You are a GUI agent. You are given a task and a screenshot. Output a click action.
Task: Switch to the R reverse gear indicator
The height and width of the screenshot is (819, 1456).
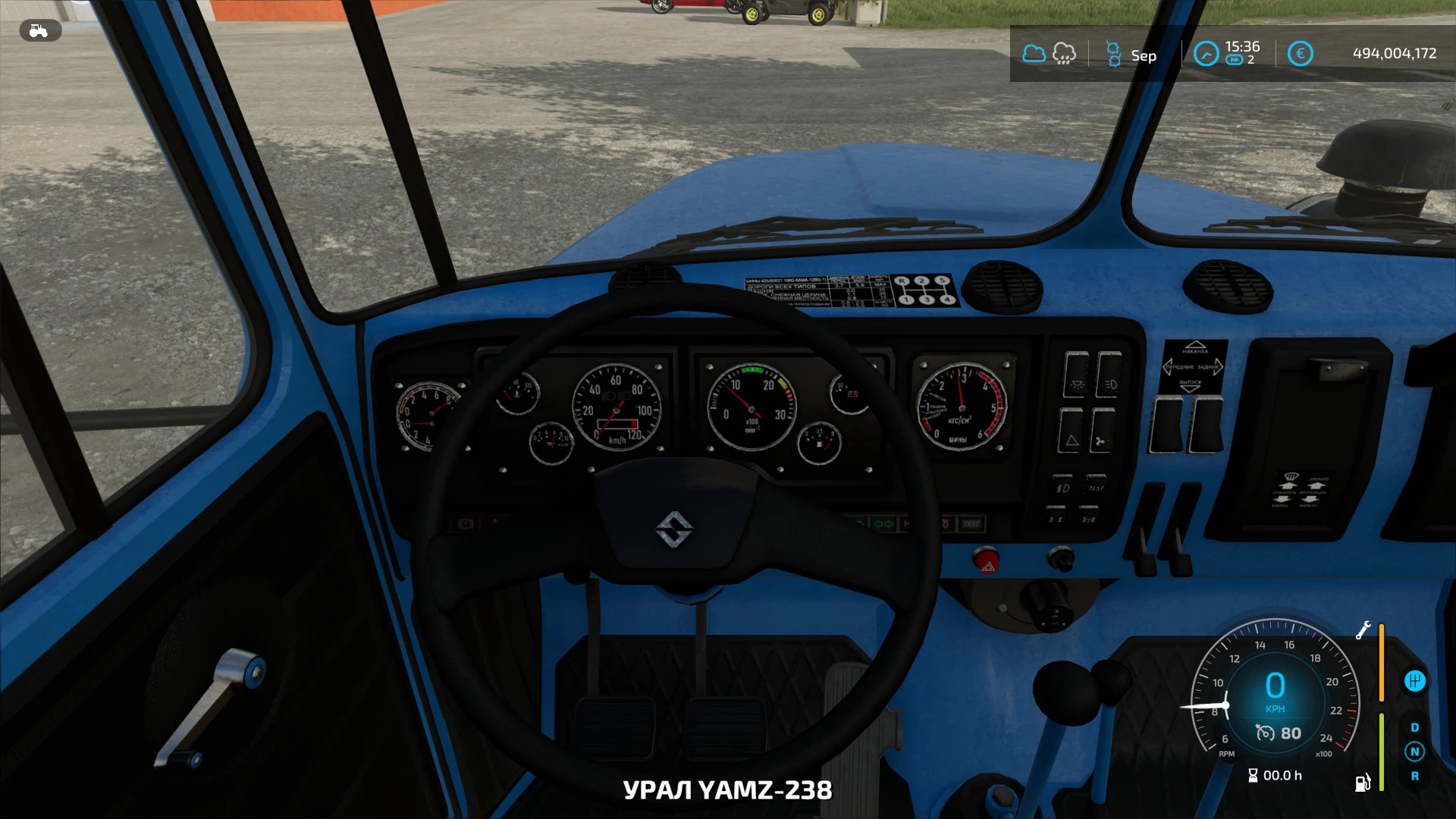tap(1414, 776)
